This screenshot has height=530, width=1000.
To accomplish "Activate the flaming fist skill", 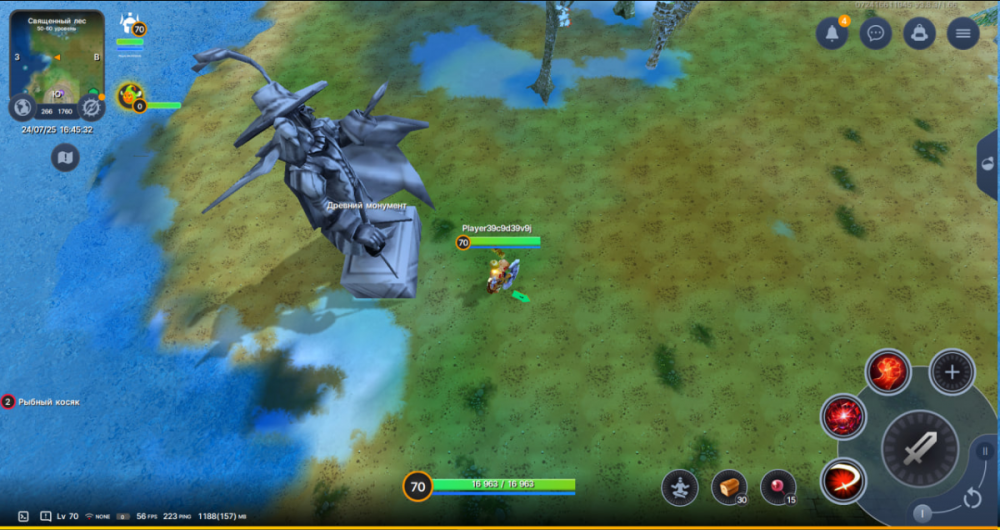I will (887, 372).
